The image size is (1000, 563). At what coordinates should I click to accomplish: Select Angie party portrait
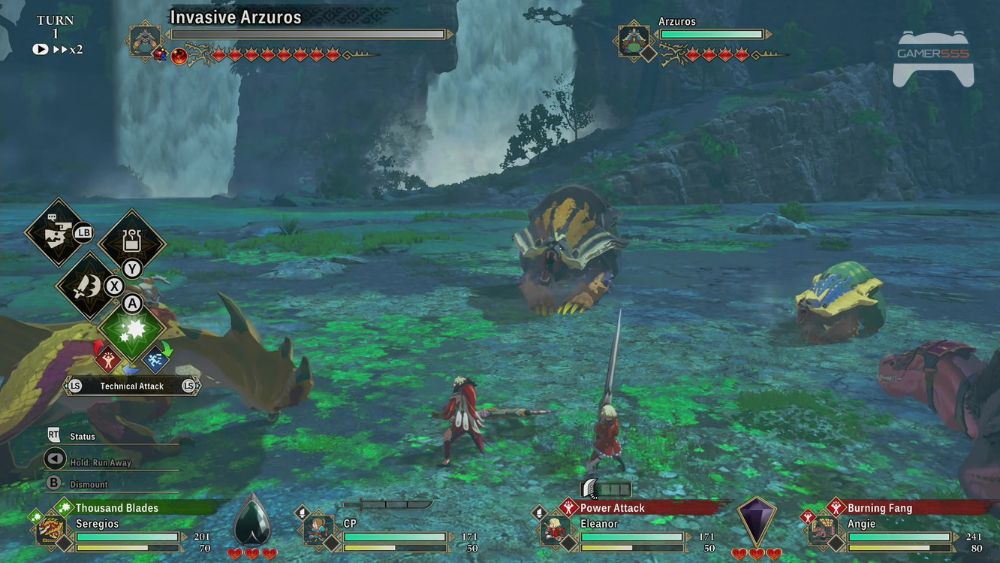[823, 529]
